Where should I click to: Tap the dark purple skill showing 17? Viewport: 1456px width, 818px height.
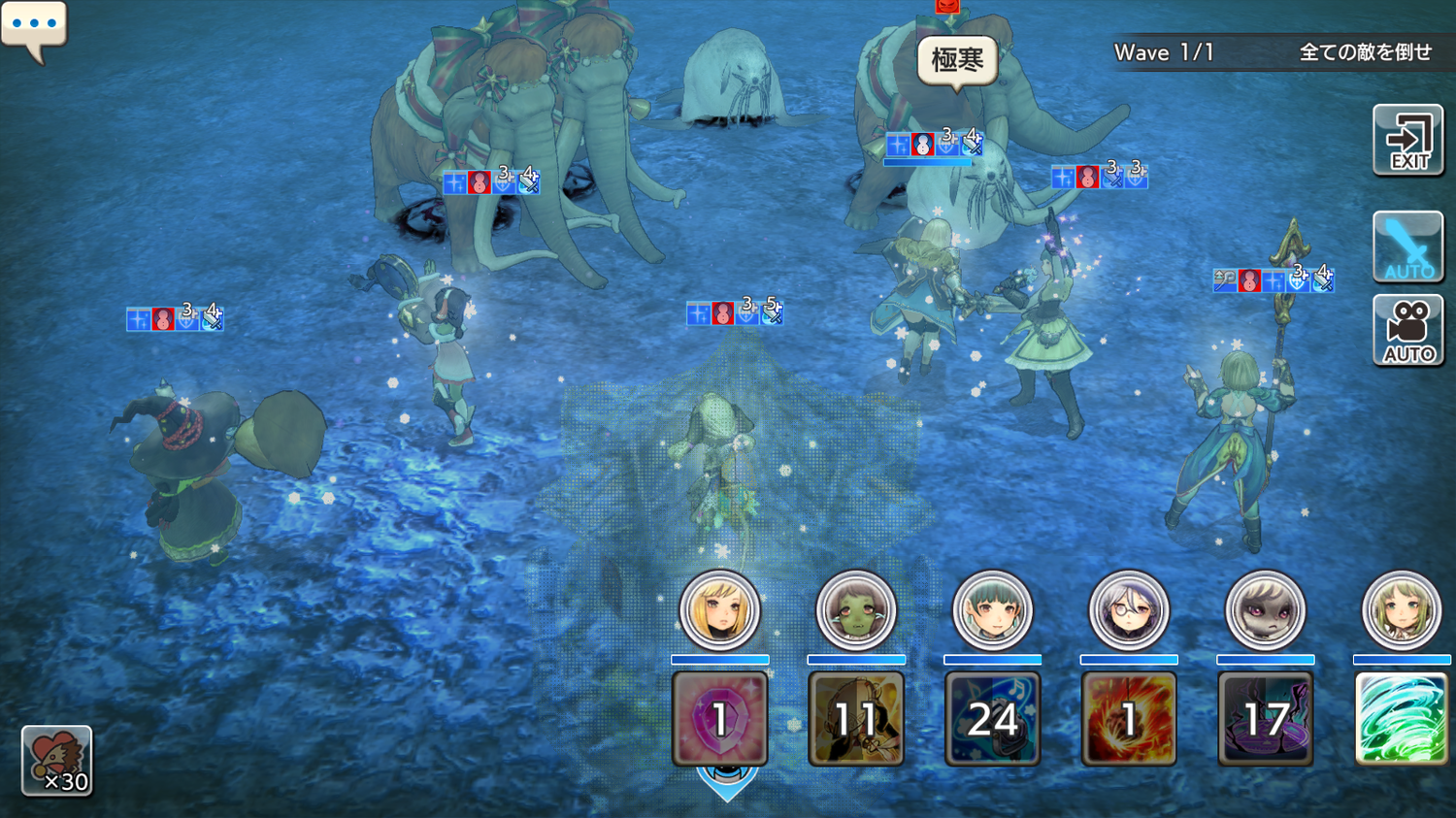click(1265, 719)
